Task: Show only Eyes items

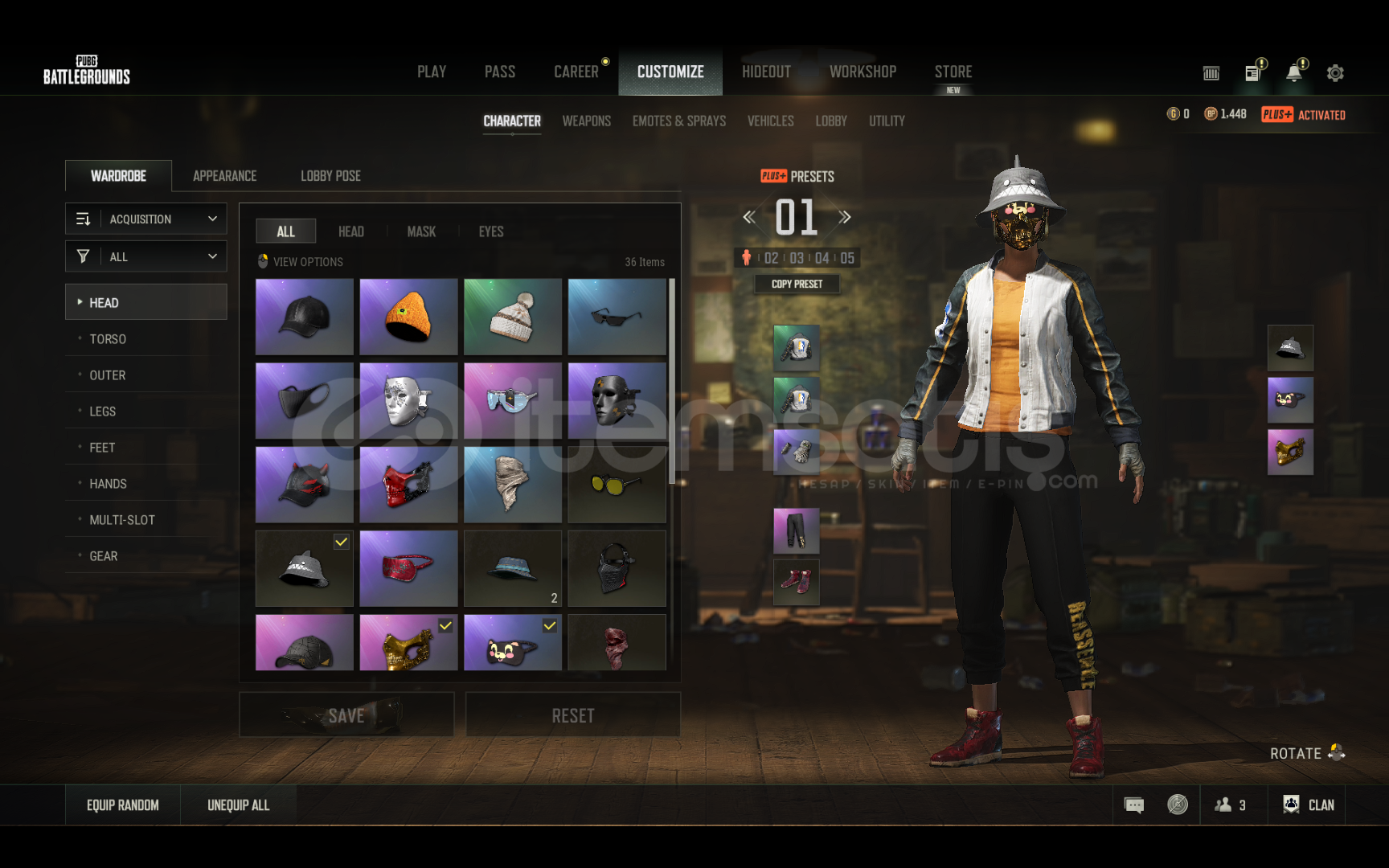Action: click(x=491, y=231)
